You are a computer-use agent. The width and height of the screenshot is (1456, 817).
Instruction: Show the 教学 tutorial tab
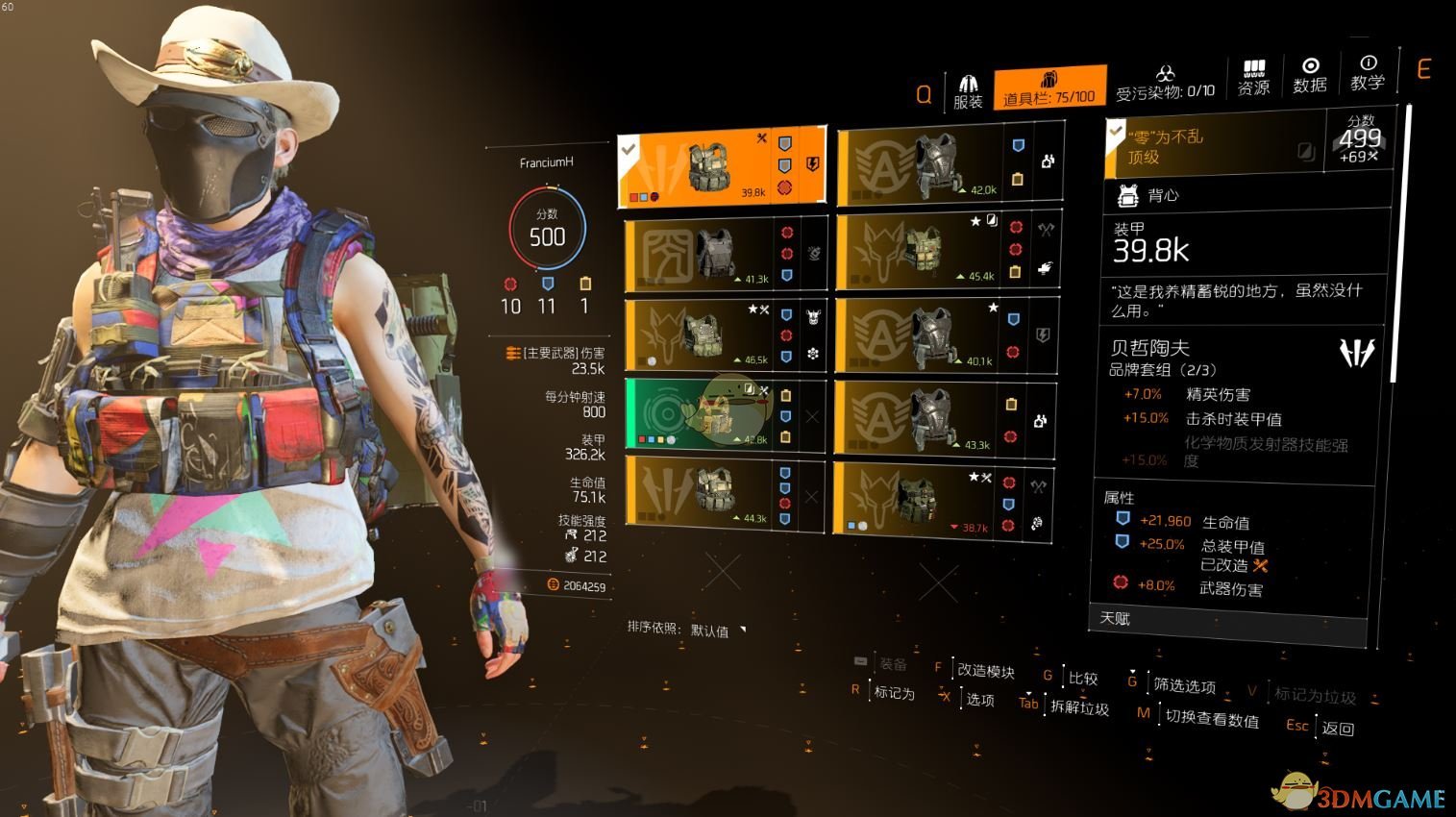[x=1368, y=74]
